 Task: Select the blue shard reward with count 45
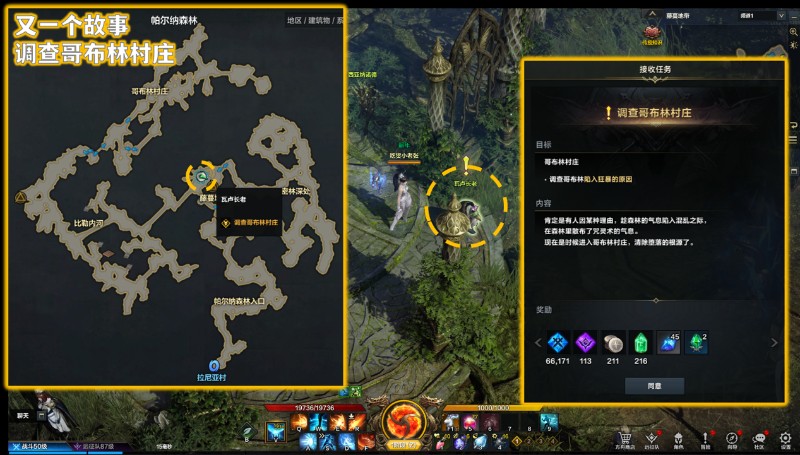tap(668, 342)
